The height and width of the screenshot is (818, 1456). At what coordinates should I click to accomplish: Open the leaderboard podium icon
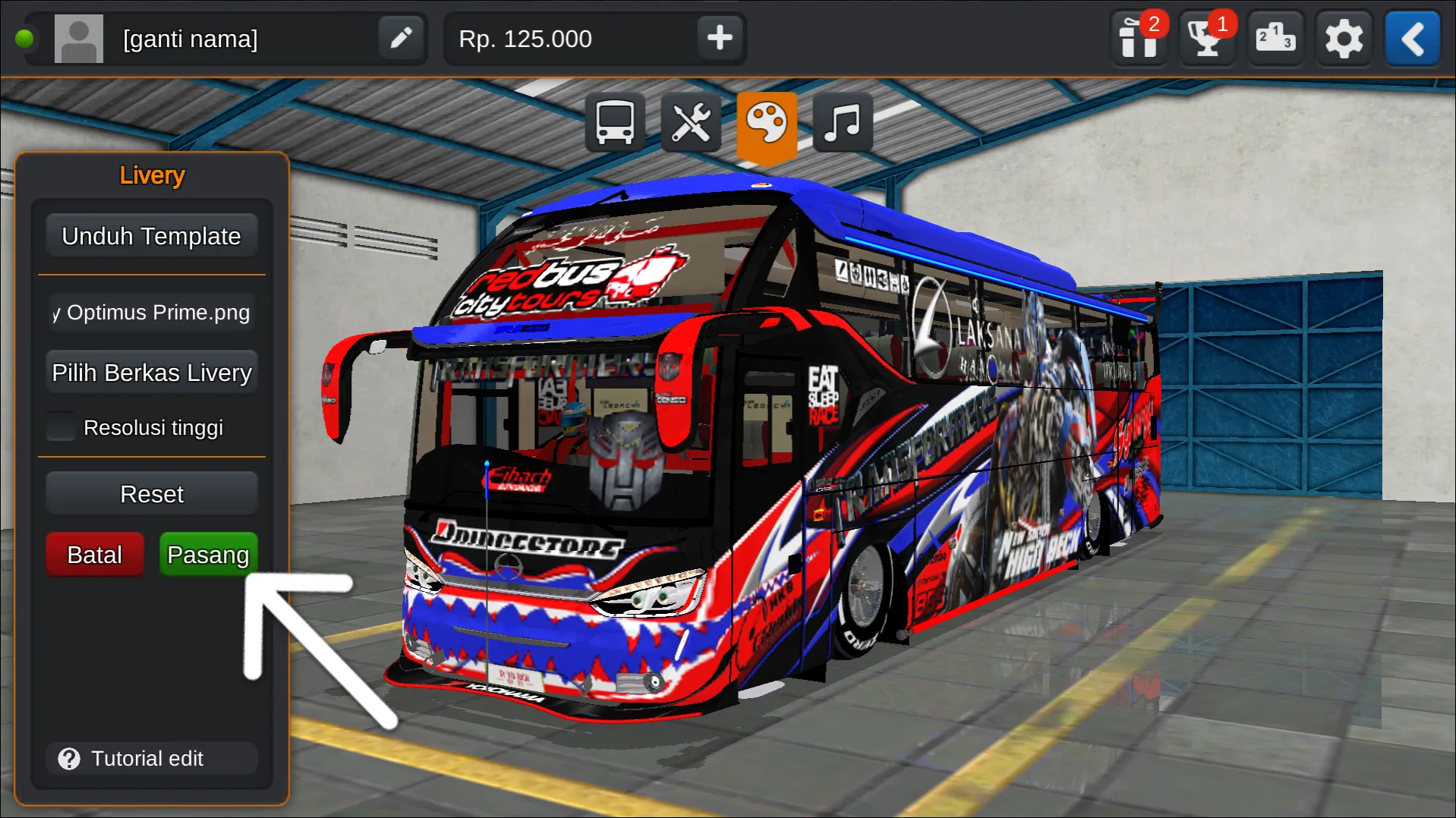(1275, 39)
